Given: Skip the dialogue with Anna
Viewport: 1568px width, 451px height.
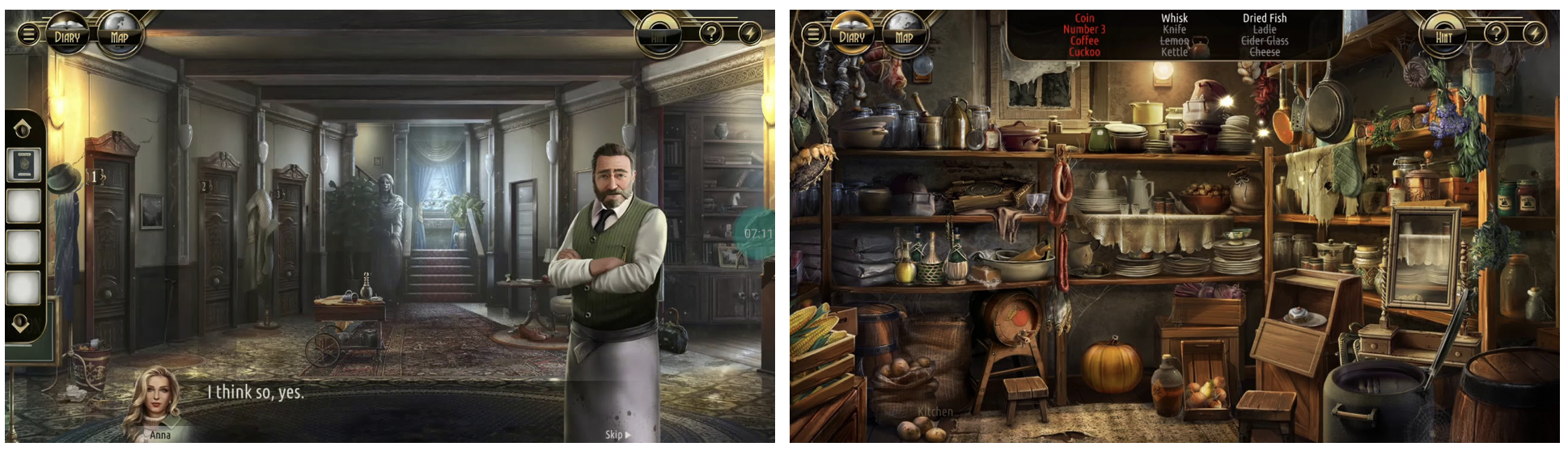Looking at the screenshot, I should (x=617, y=435).
